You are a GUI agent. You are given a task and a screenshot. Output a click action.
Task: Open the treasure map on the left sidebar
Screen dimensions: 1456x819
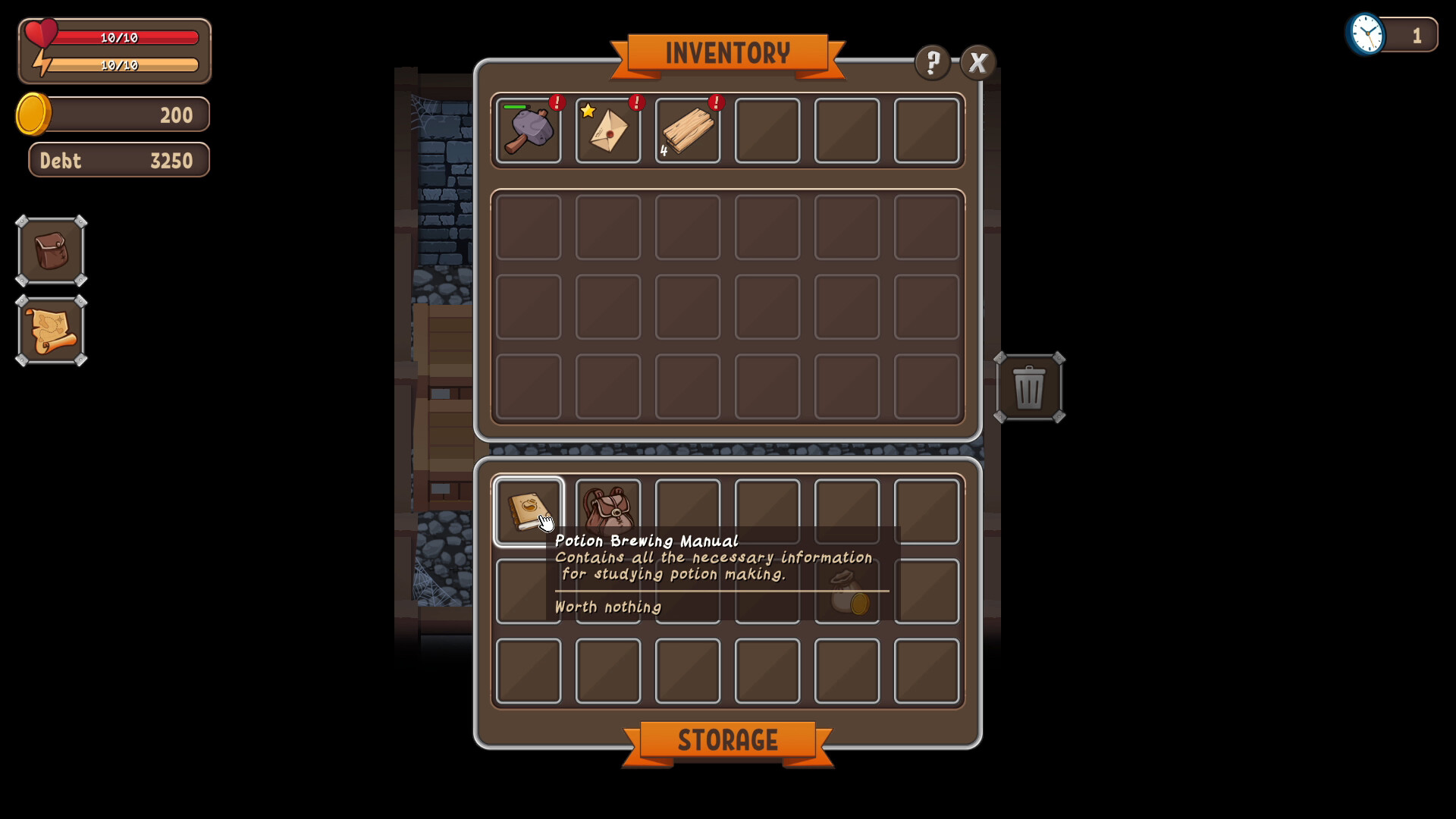click(x=51, y=331)
